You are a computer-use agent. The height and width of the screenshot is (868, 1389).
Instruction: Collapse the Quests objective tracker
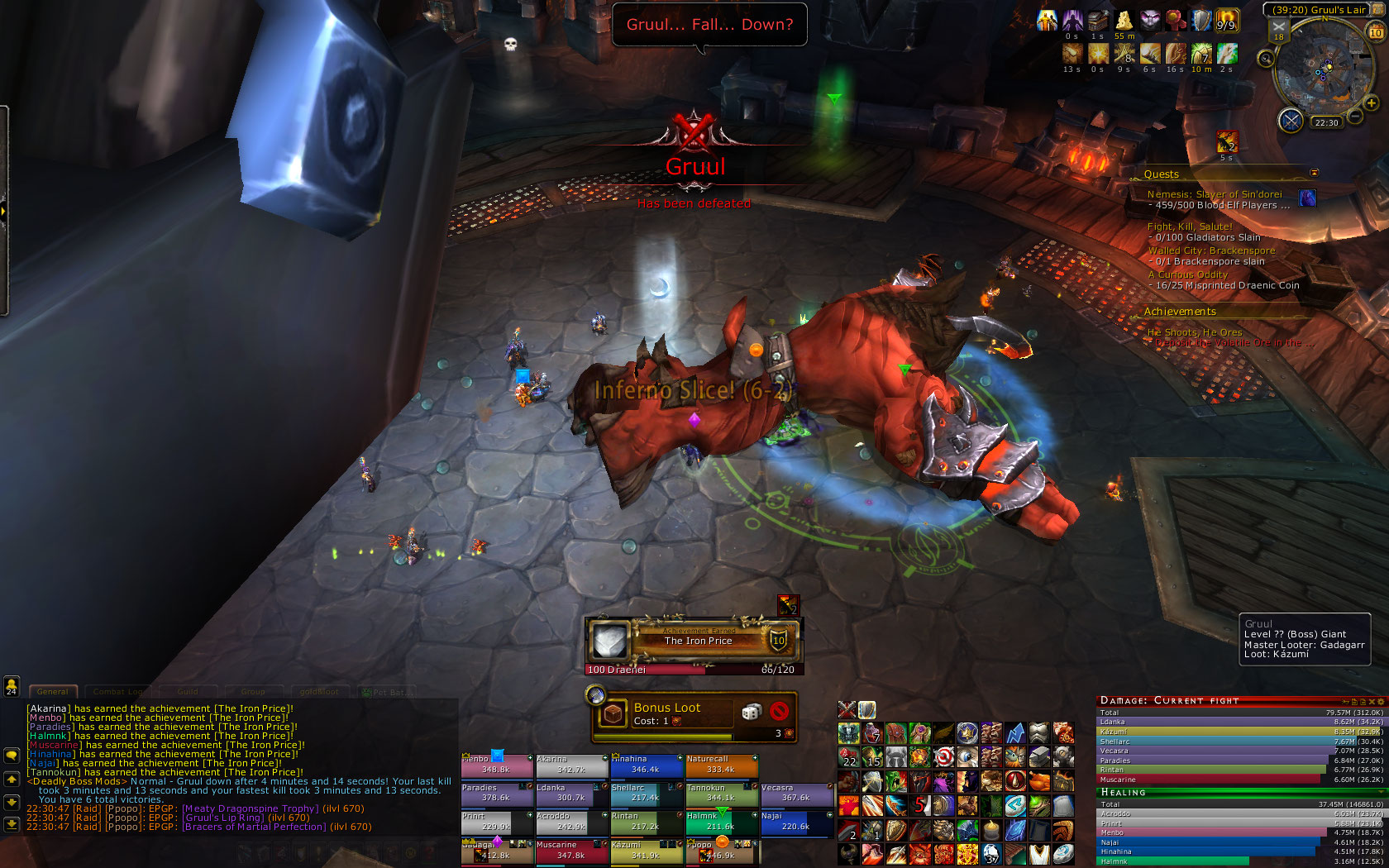coord(1315,173)
